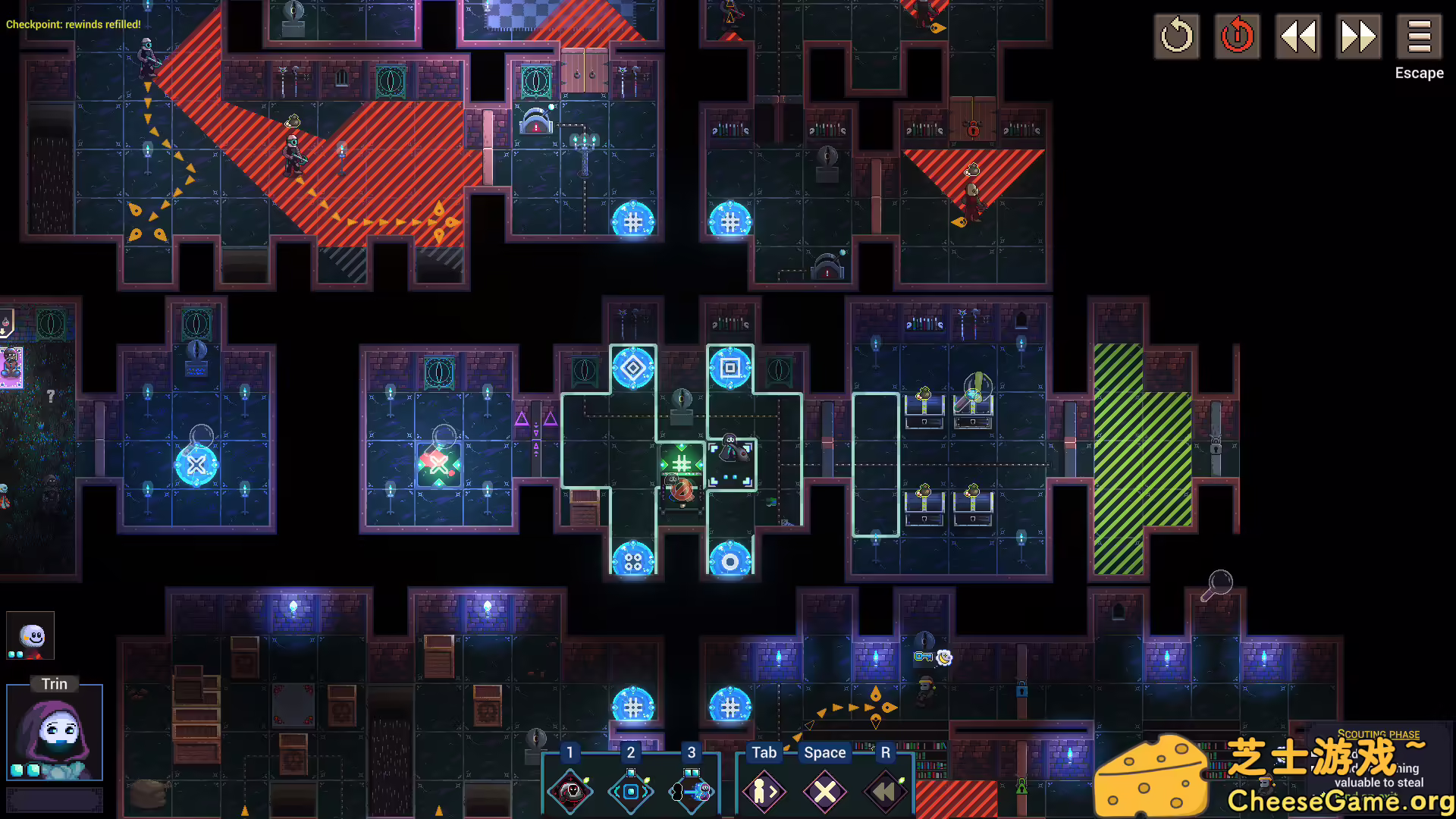Image resolution: width=1456 pixels, height=819 pixels.
Task: Select the slot 1 distraction ability
Action: pyautogui.click(x=570, y=791)
